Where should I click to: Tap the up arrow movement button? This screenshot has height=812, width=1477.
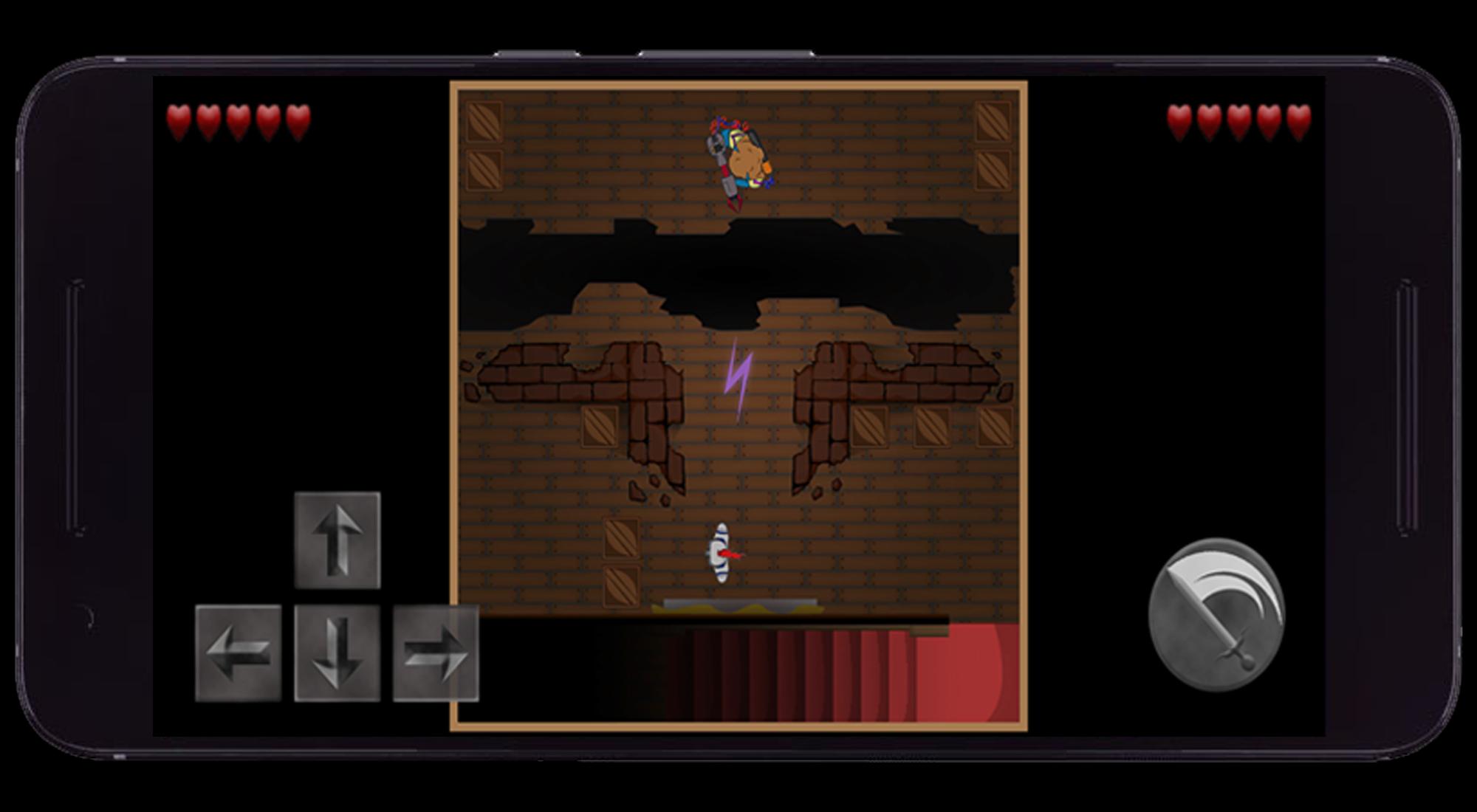337,540
